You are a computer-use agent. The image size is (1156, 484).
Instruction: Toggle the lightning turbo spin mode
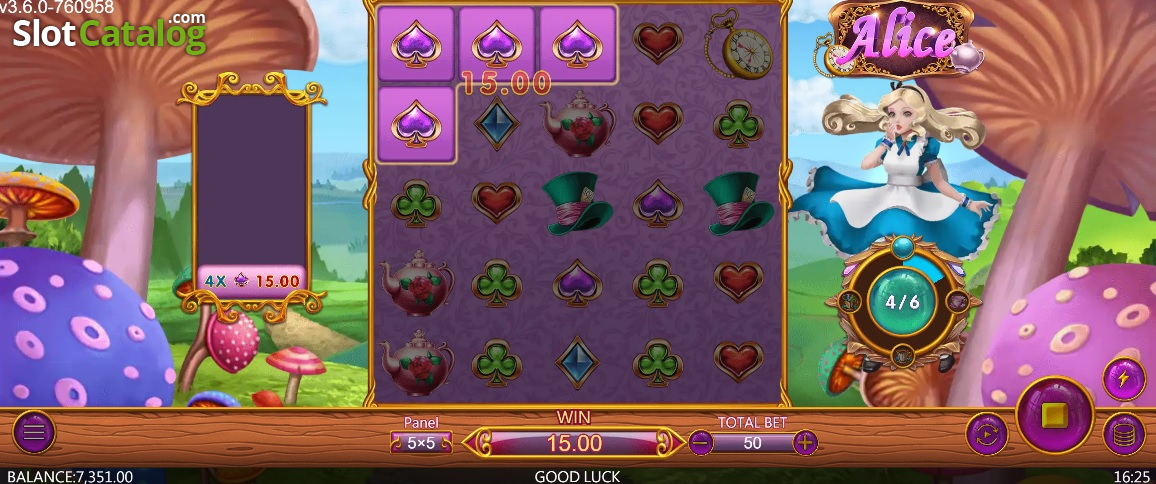pos(1123,379)
